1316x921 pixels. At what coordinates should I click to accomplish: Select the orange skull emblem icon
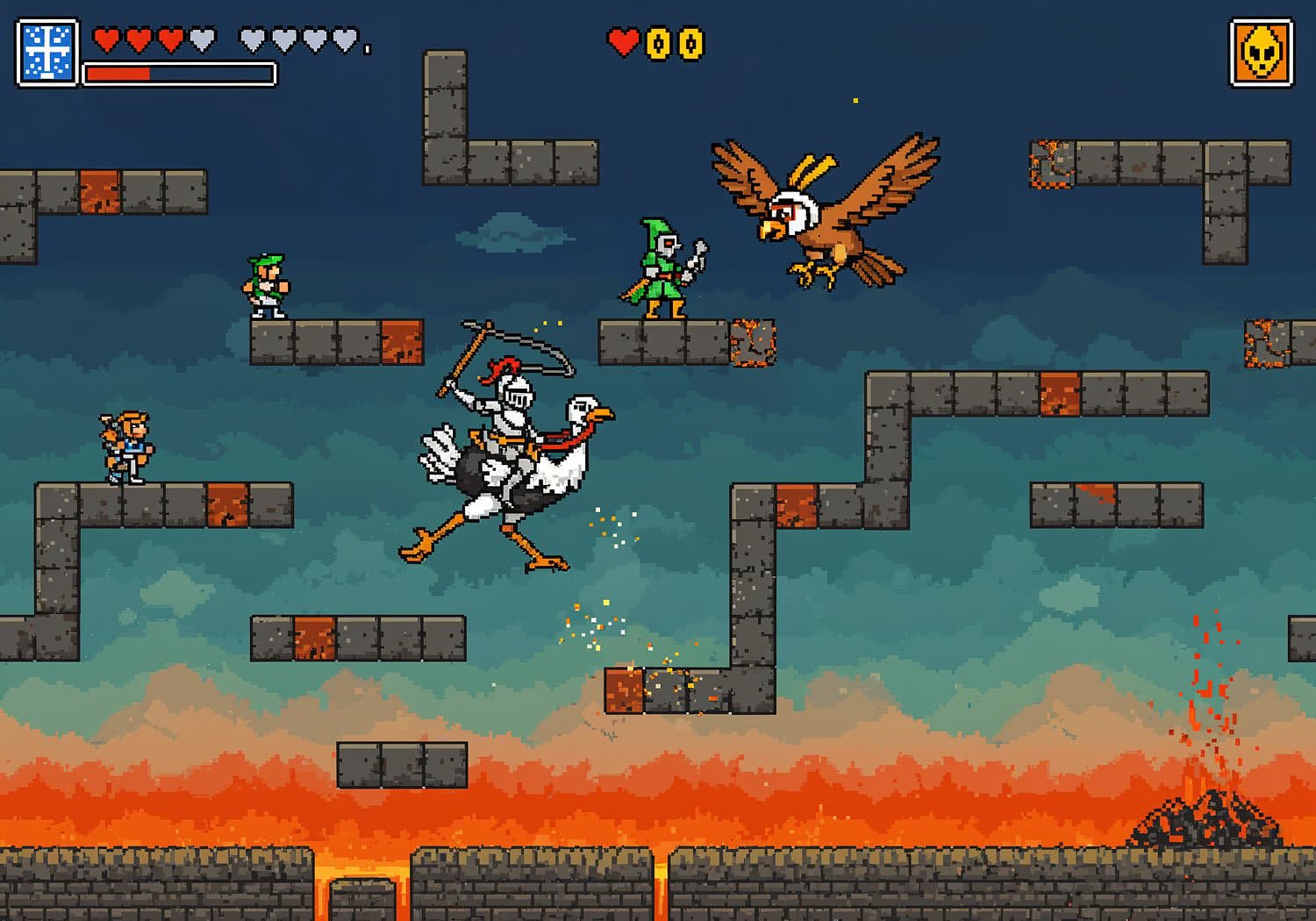pos(1261,54)
